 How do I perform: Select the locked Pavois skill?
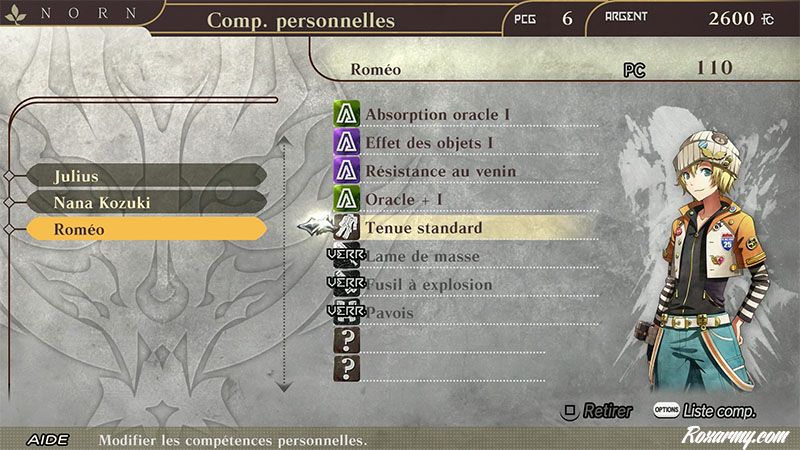(x=389, y=313)
